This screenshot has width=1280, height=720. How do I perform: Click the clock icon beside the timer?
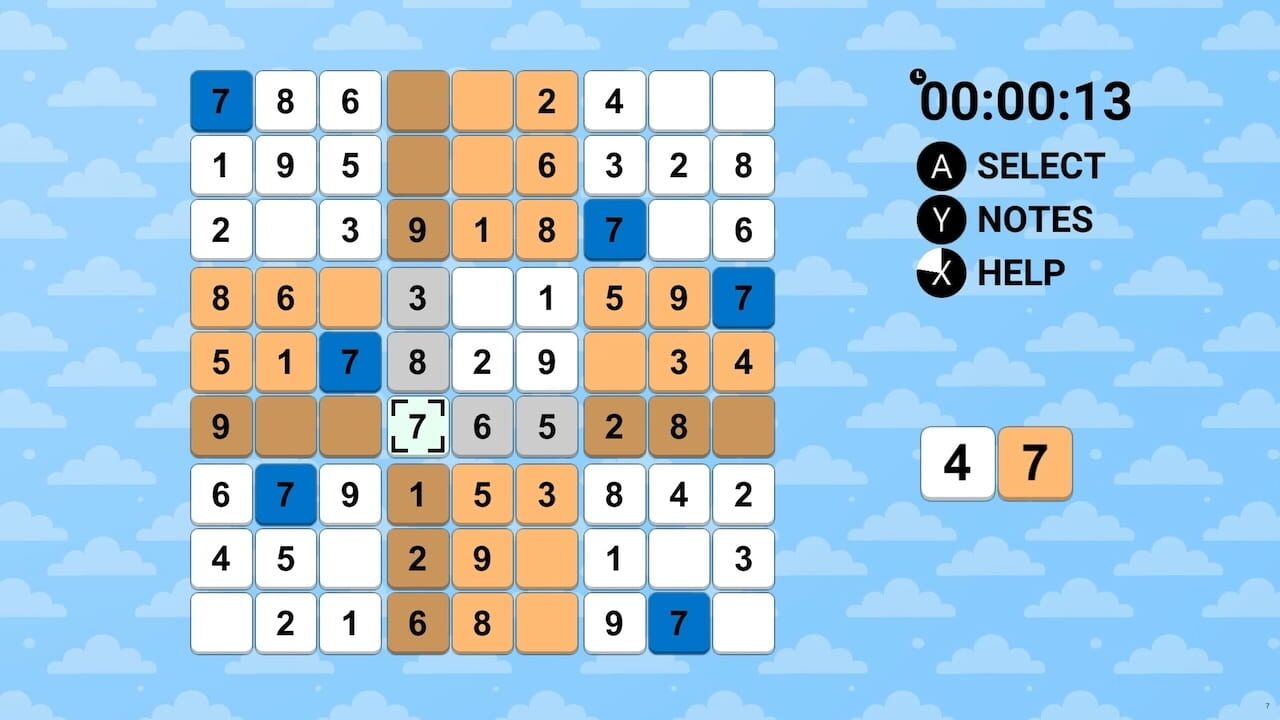tap(916, 76)
